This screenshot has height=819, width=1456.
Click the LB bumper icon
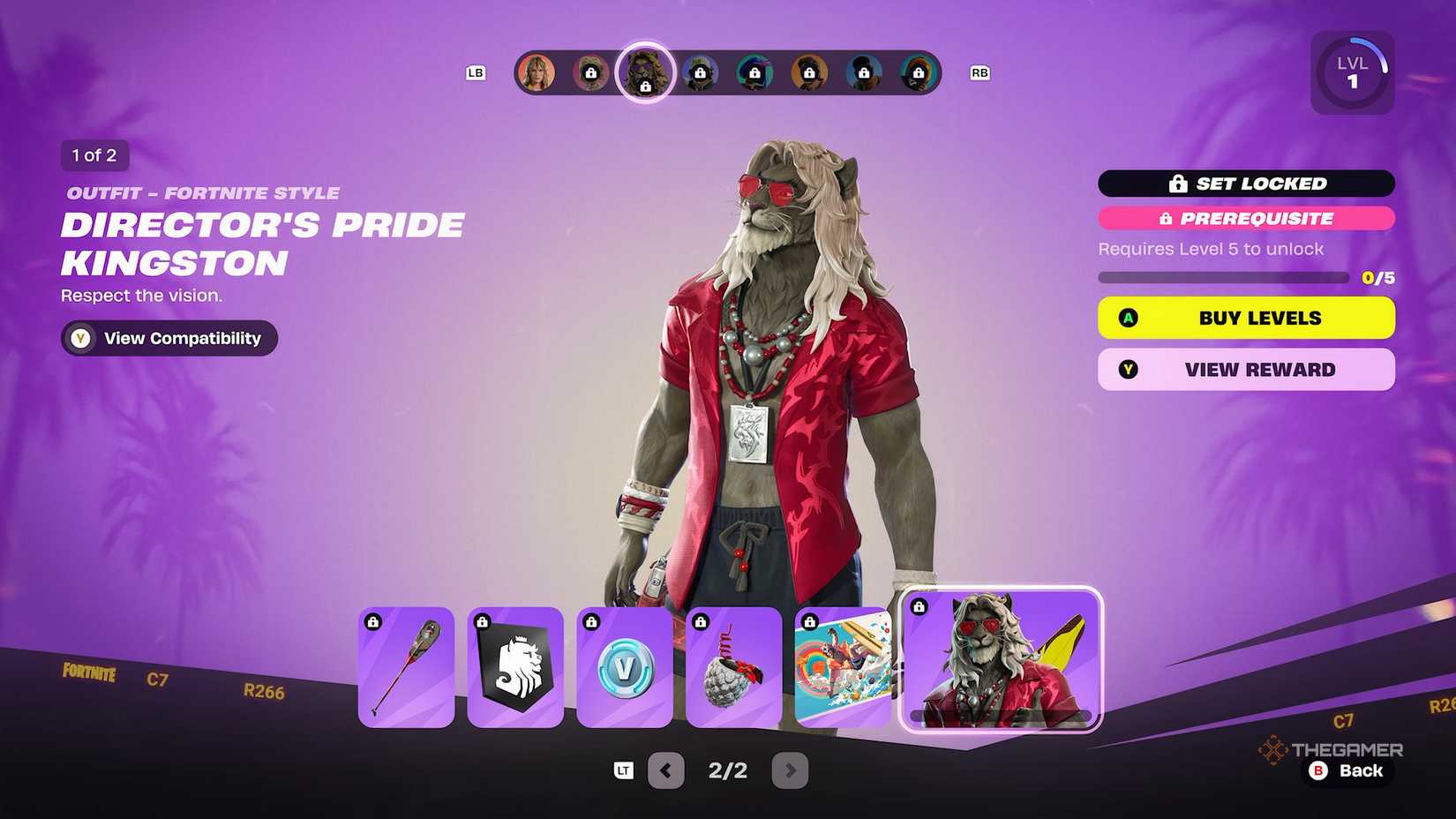[477, 72]
